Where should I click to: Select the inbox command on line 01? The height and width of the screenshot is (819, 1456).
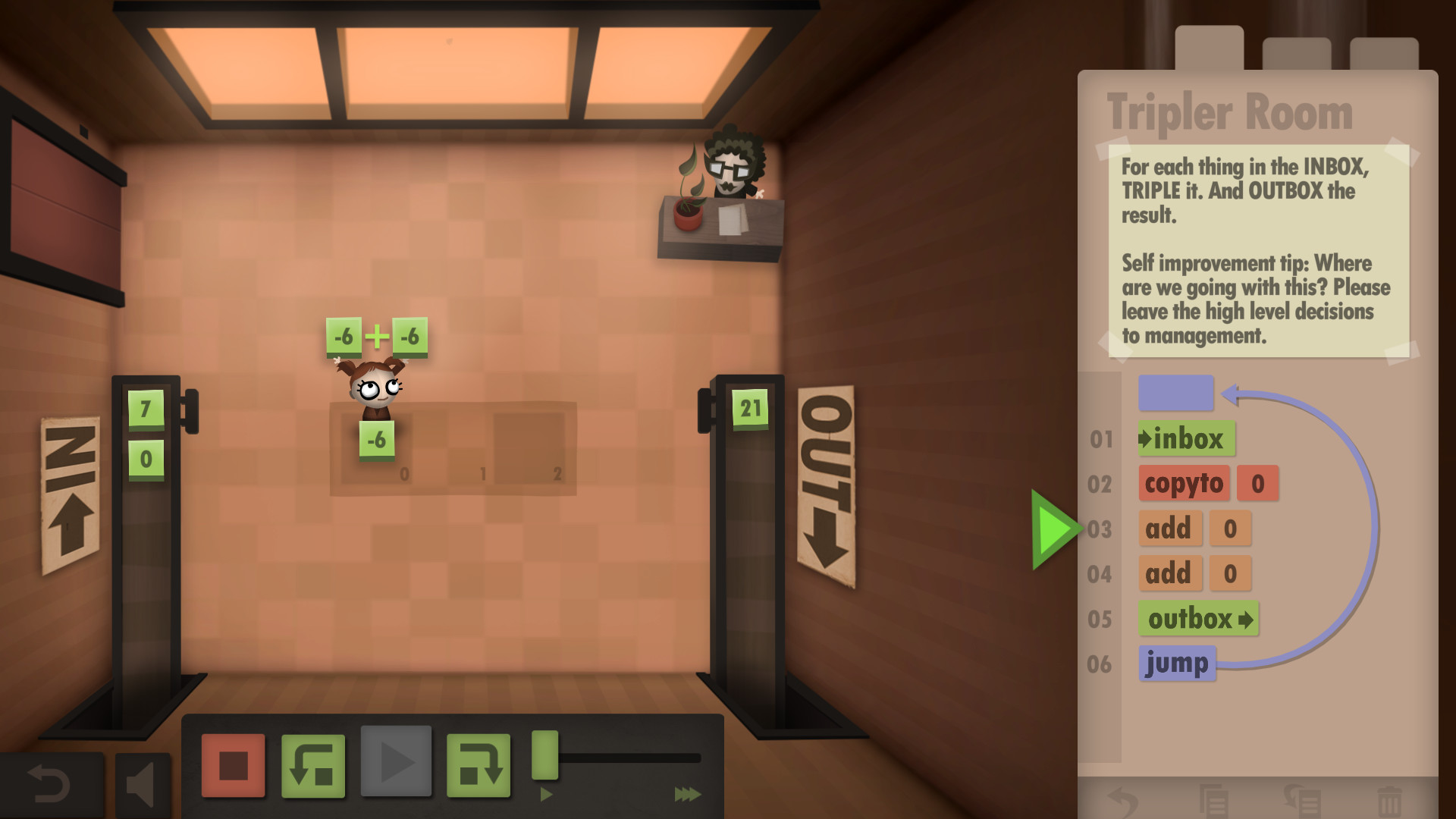click(1185, 438)
